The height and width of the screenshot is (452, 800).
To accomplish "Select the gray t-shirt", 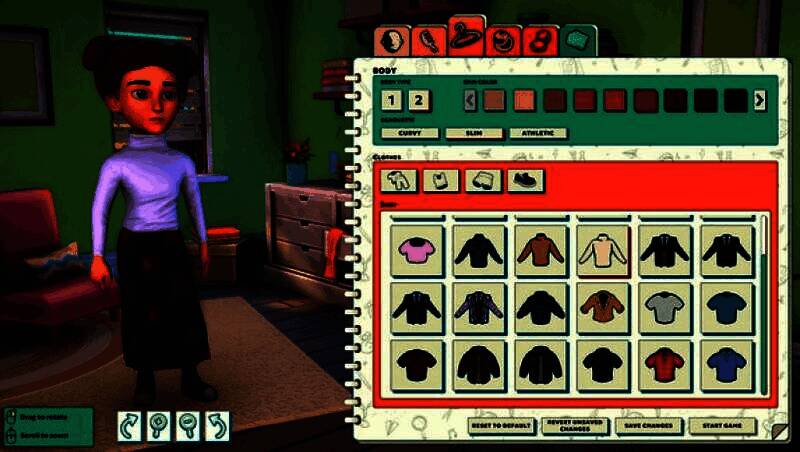I will 664,308.
